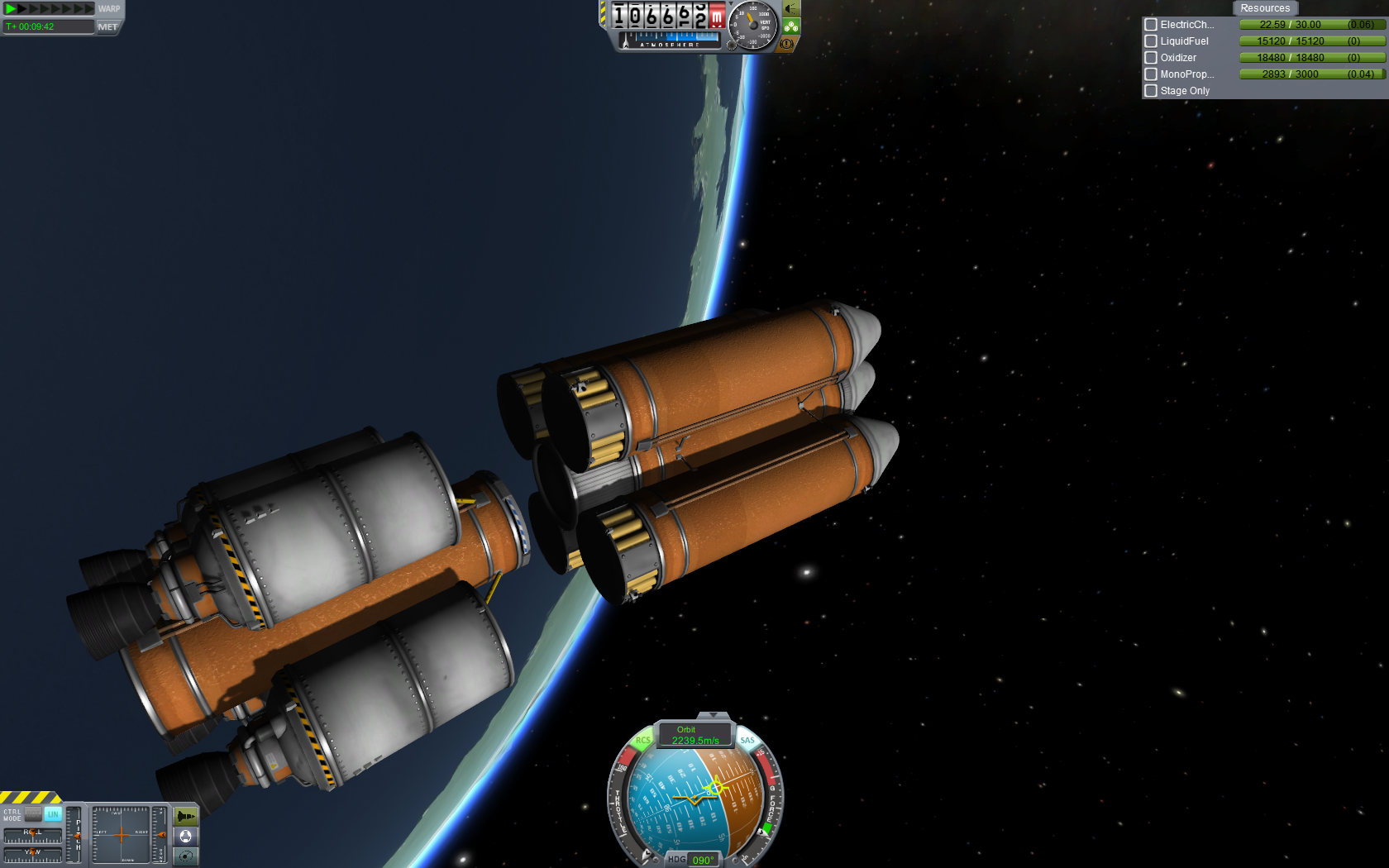The height and width of the screenshot is (868, 1389).
Task: Toggle the RCS indicator on the navball
Action: (x=642, y=741)
